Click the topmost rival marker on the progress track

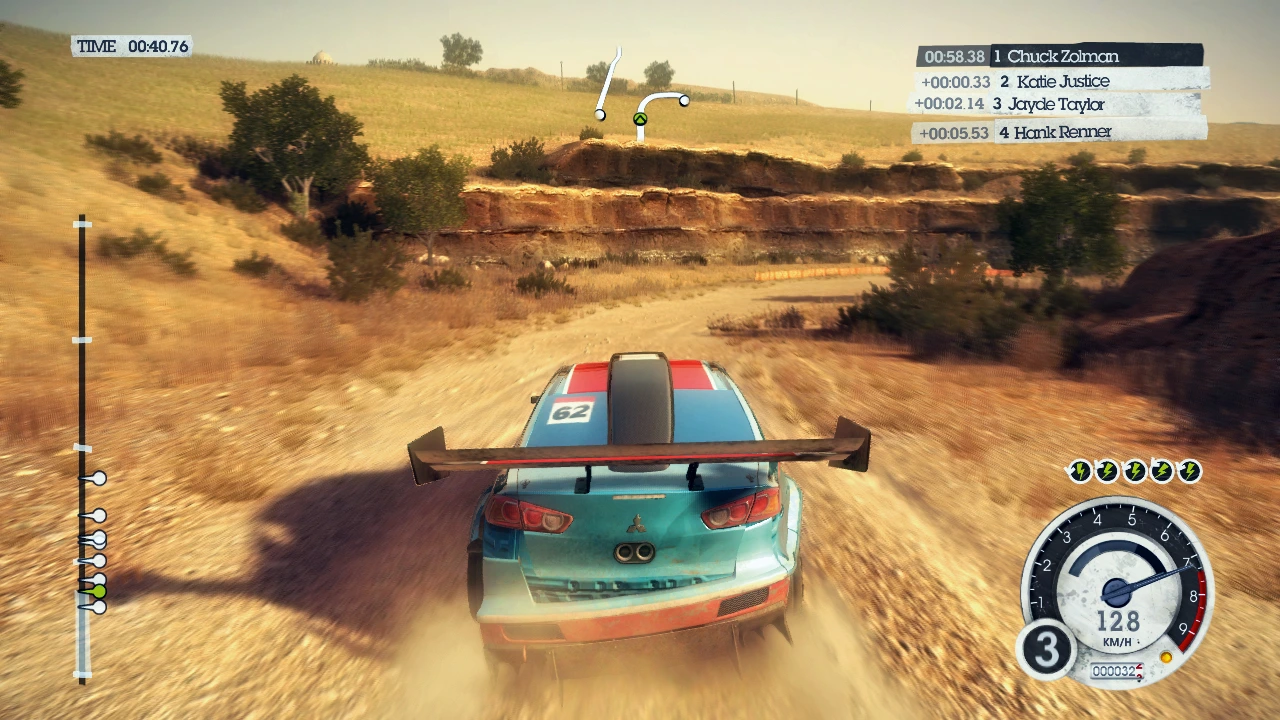pos(97,479)
